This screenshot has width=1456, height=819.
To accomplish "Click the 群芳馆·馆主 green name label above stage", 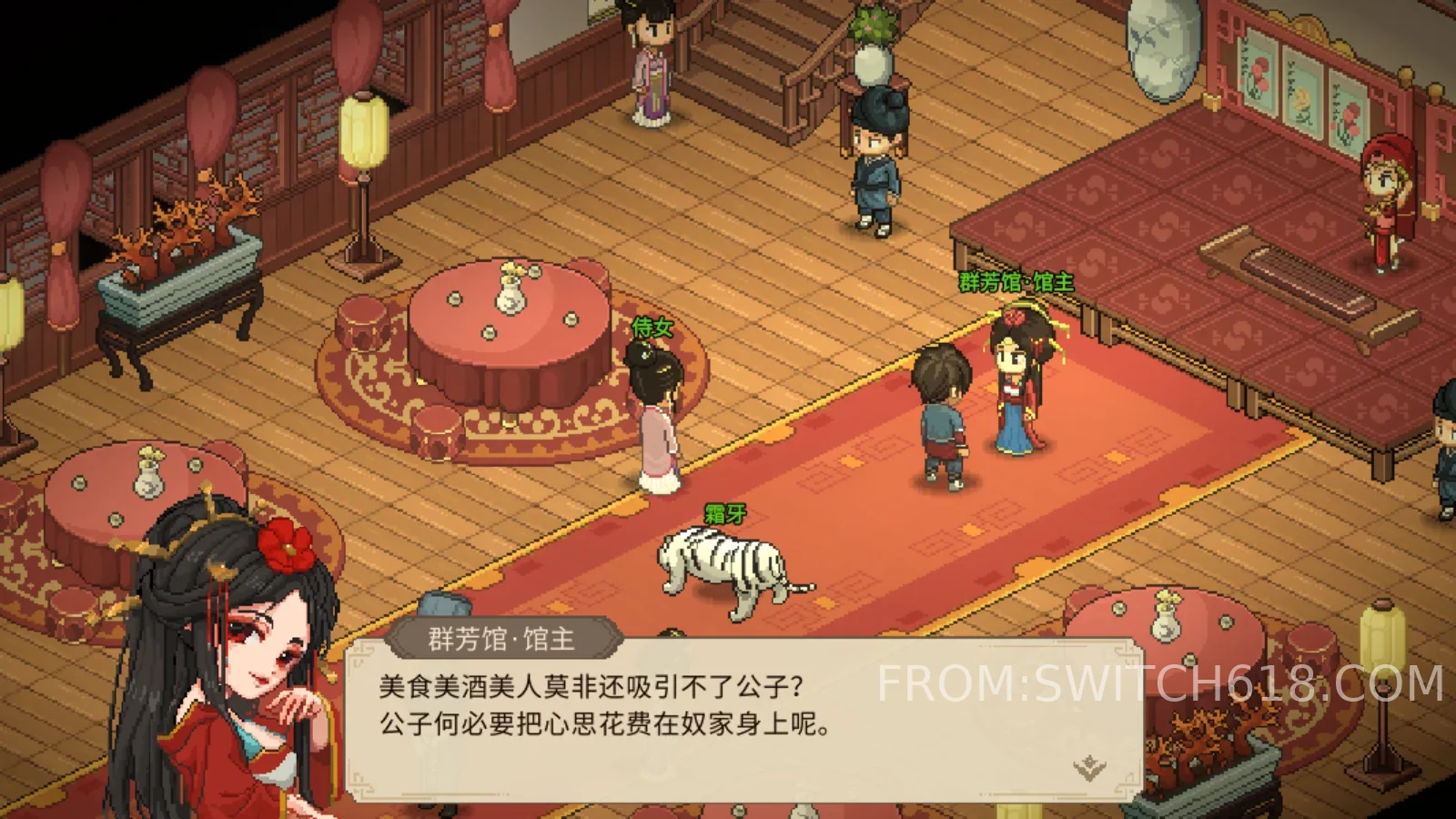I will [1014, 282].
